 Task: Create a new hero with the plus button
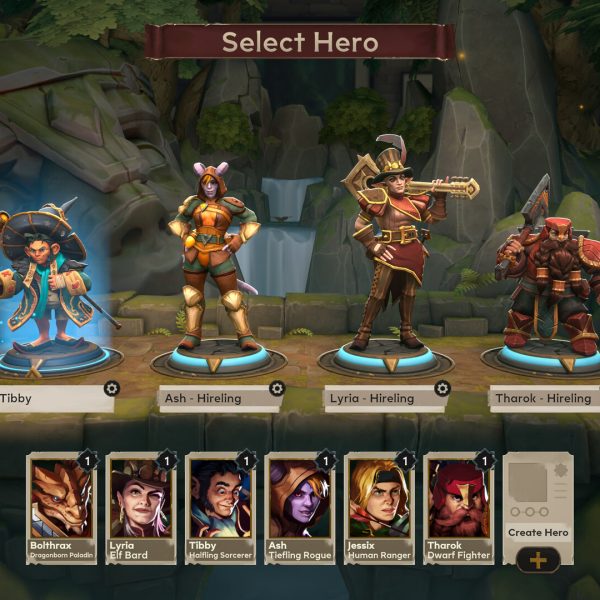click(x=538, y=559)
